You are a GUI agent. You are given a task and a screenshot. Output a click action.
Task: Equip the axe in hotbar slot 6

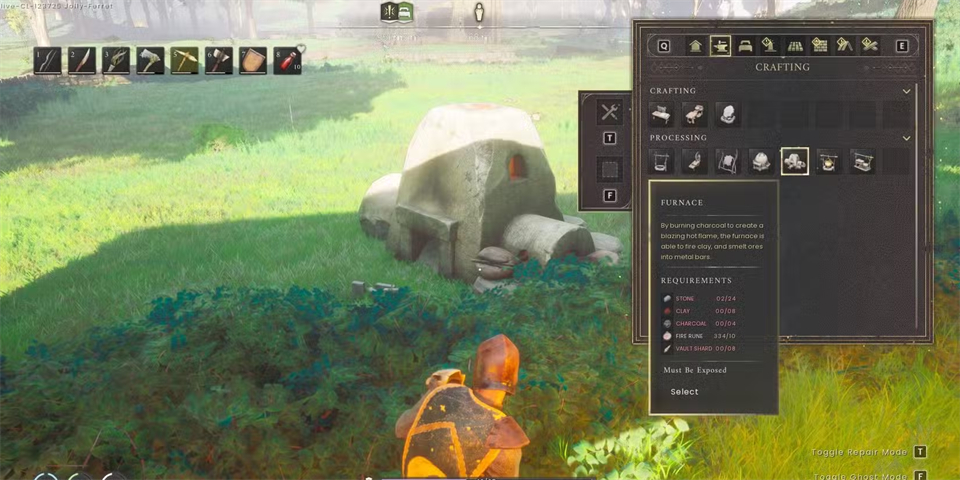[218, 60]
